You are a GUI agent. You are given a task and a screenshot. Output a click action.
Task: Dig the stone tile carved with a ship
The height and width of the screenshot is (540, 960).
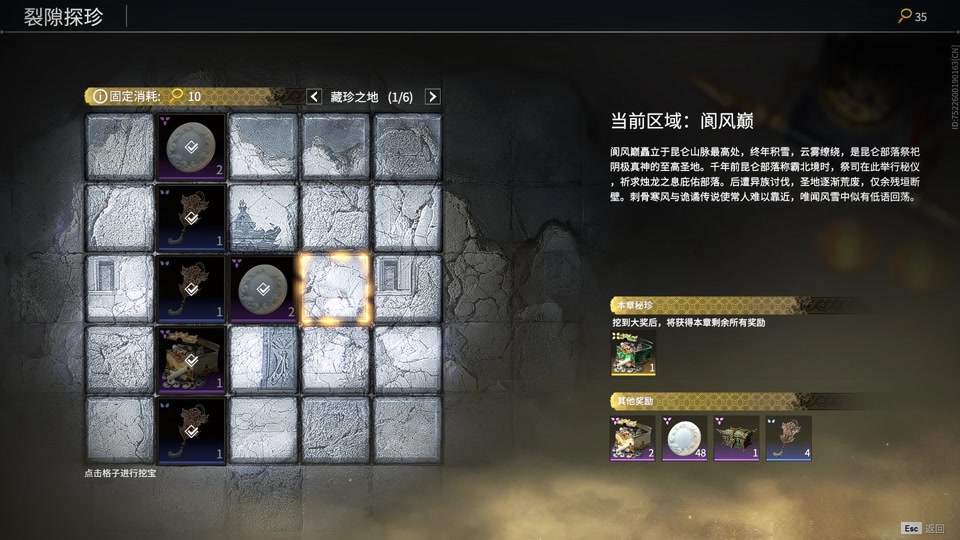(x=264, y=217)
